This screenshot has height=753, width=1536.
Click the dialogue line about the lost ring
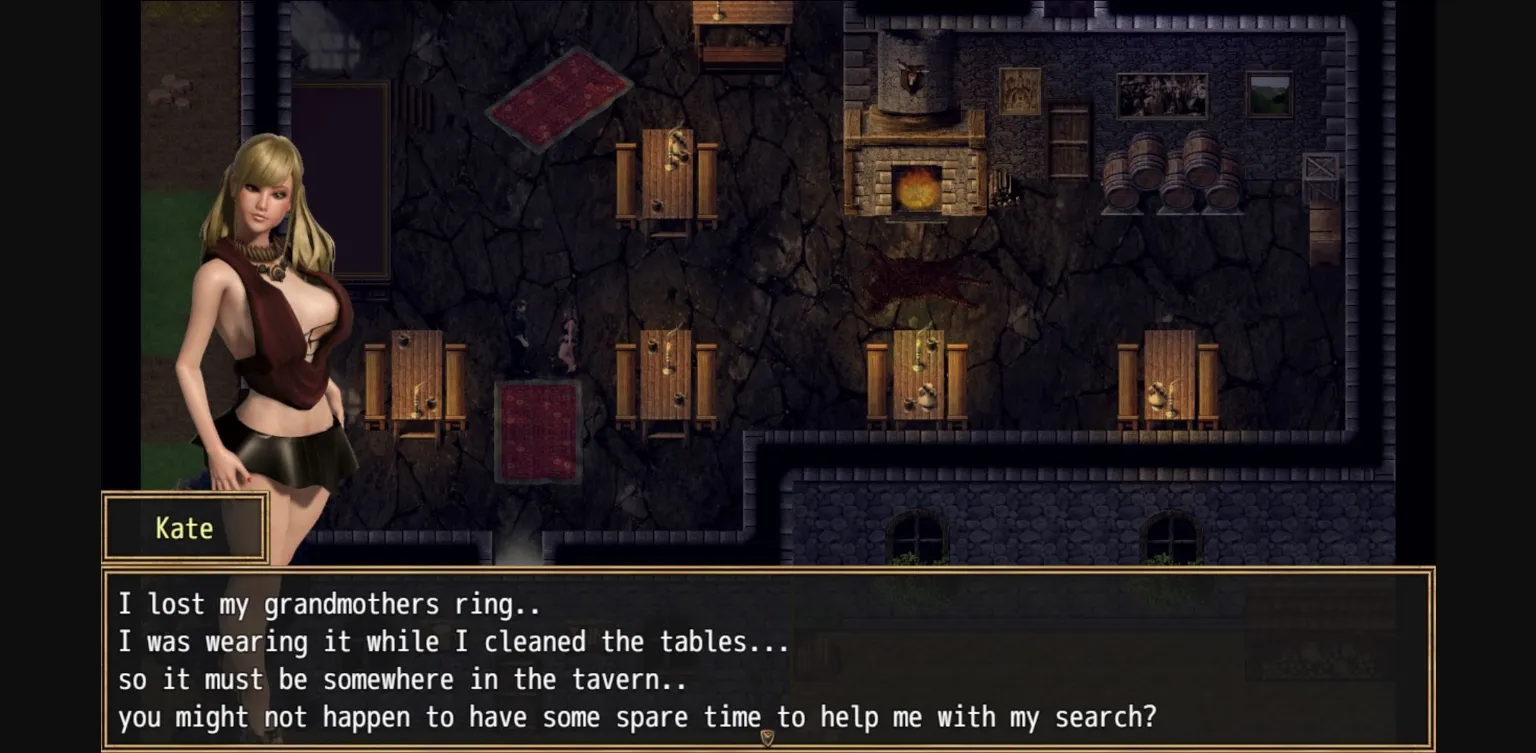[330, 604]
